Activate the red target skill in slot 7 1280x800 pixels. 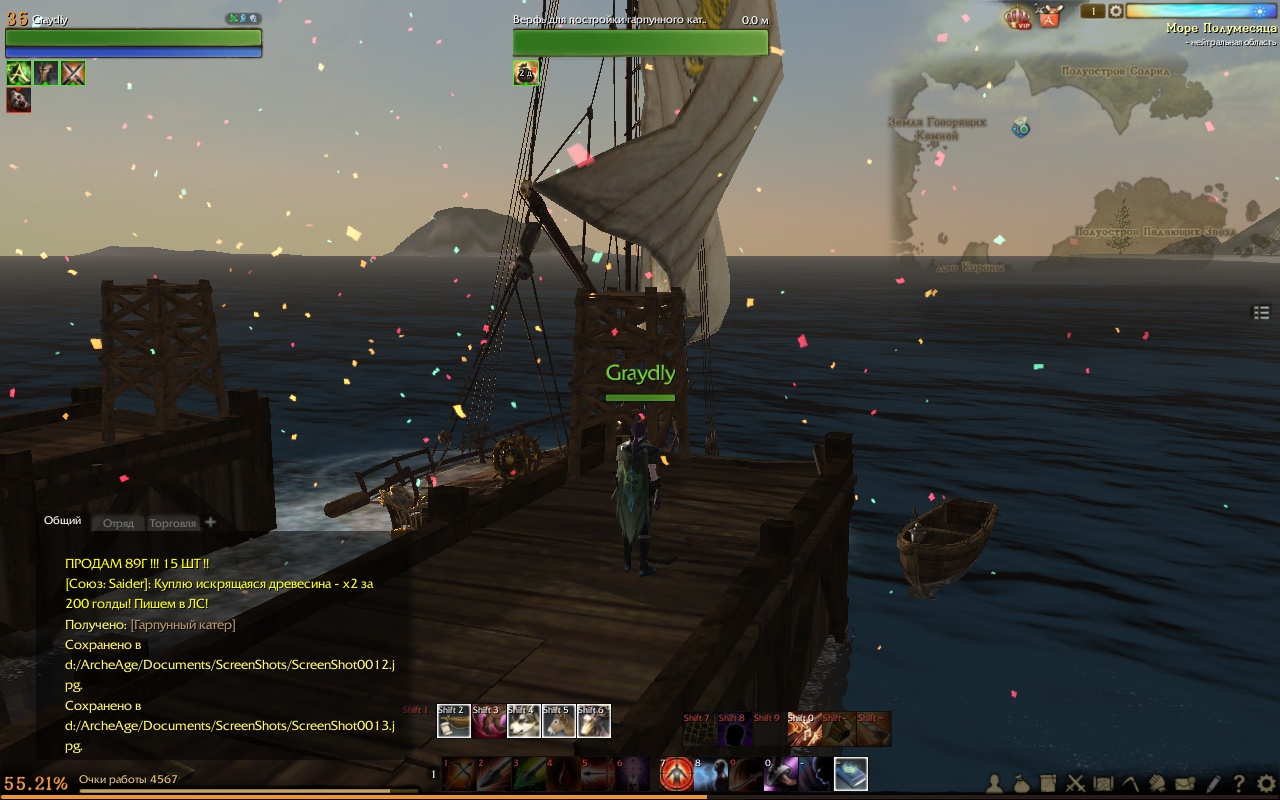pyautogui.click(x=677, y=774)
